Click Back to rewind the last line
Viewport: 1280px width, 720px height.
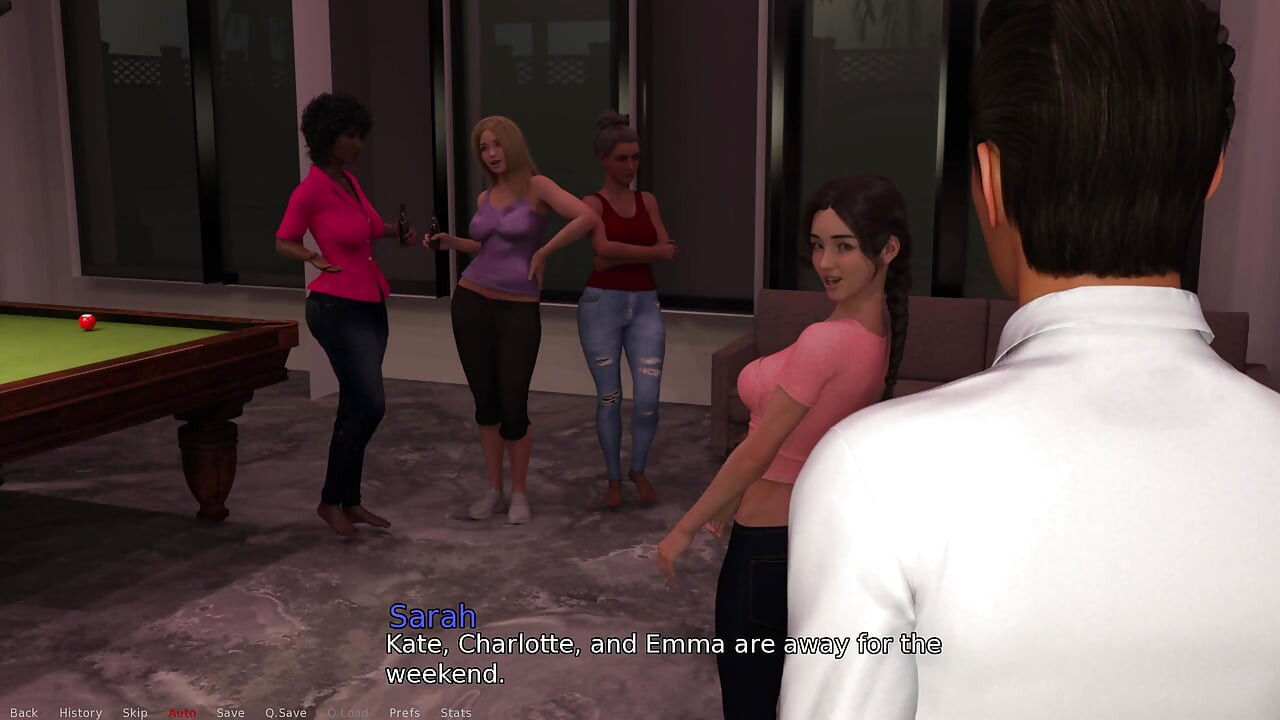tap(23, 713)
